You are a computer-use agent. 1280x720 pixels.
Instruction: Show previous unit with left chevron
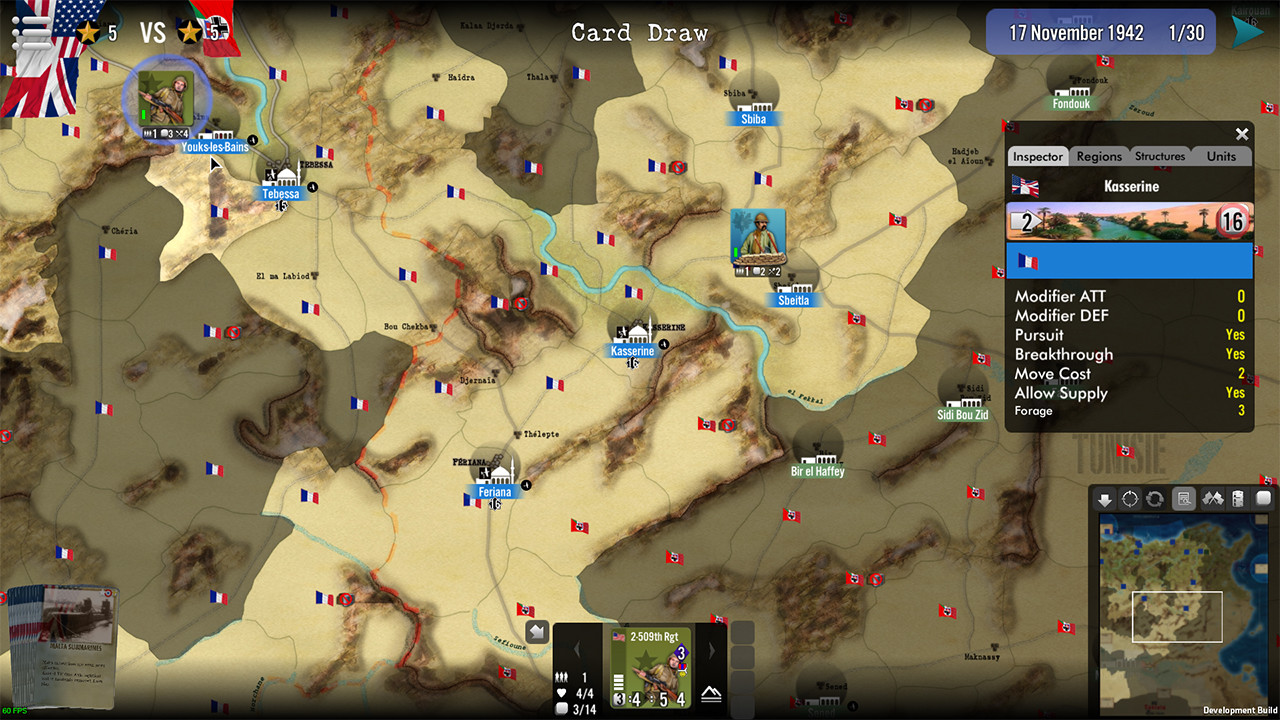(x=578, y=649)
